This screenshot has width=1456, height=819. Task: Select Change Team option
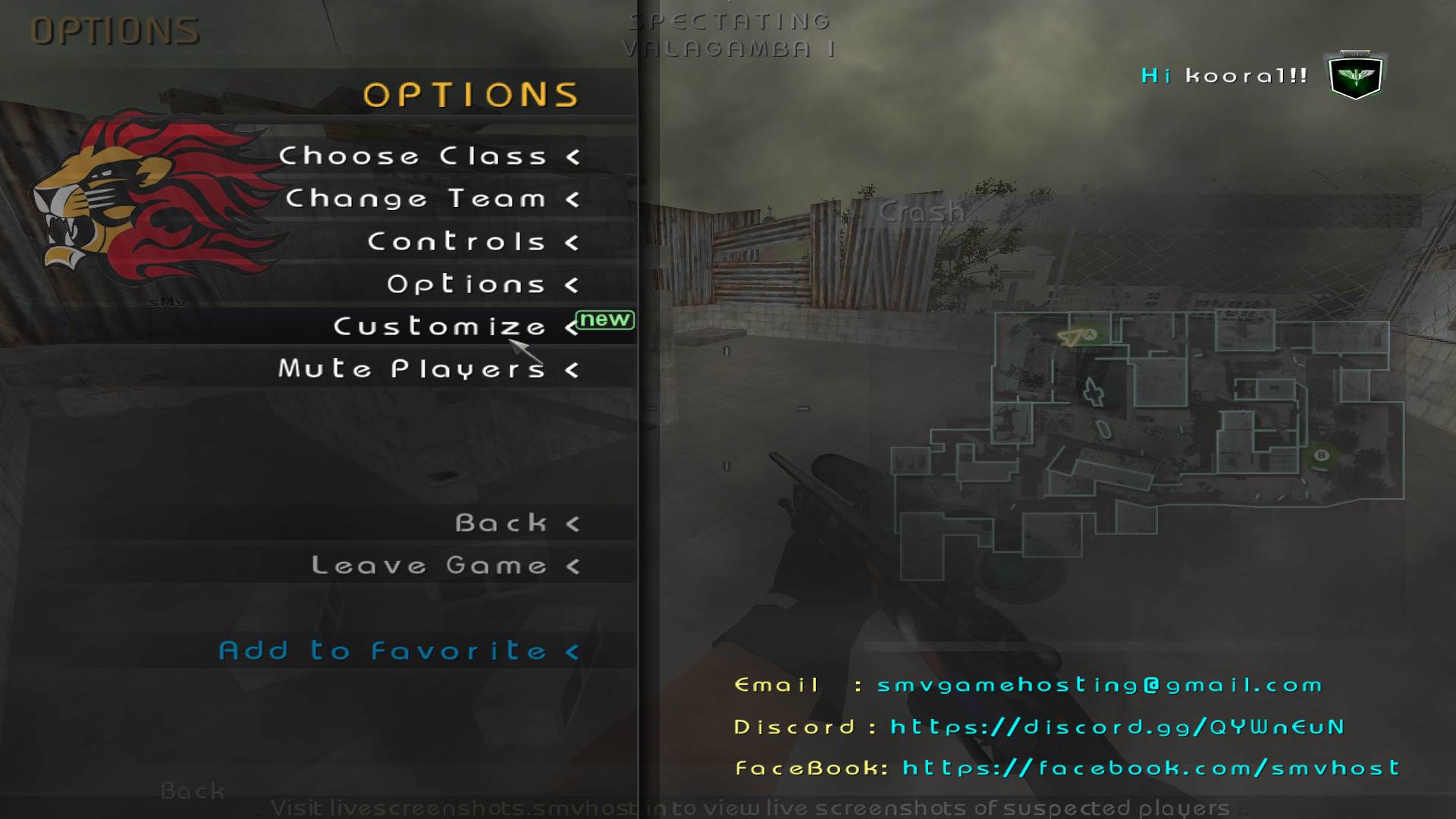(x=416, y=199)
